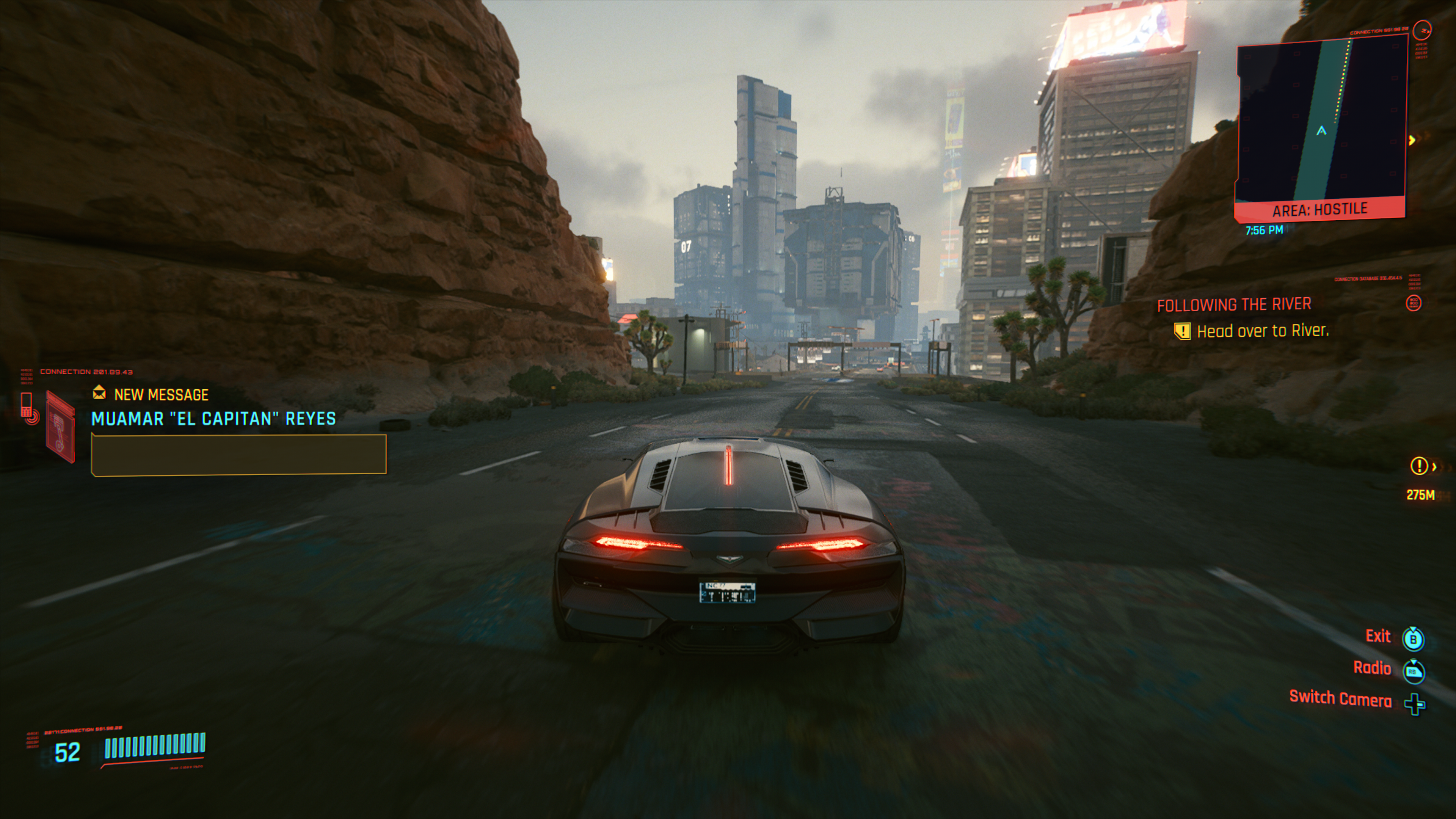
Task: Select the Area: Hostile banner
Action: tap(1319, 210)
